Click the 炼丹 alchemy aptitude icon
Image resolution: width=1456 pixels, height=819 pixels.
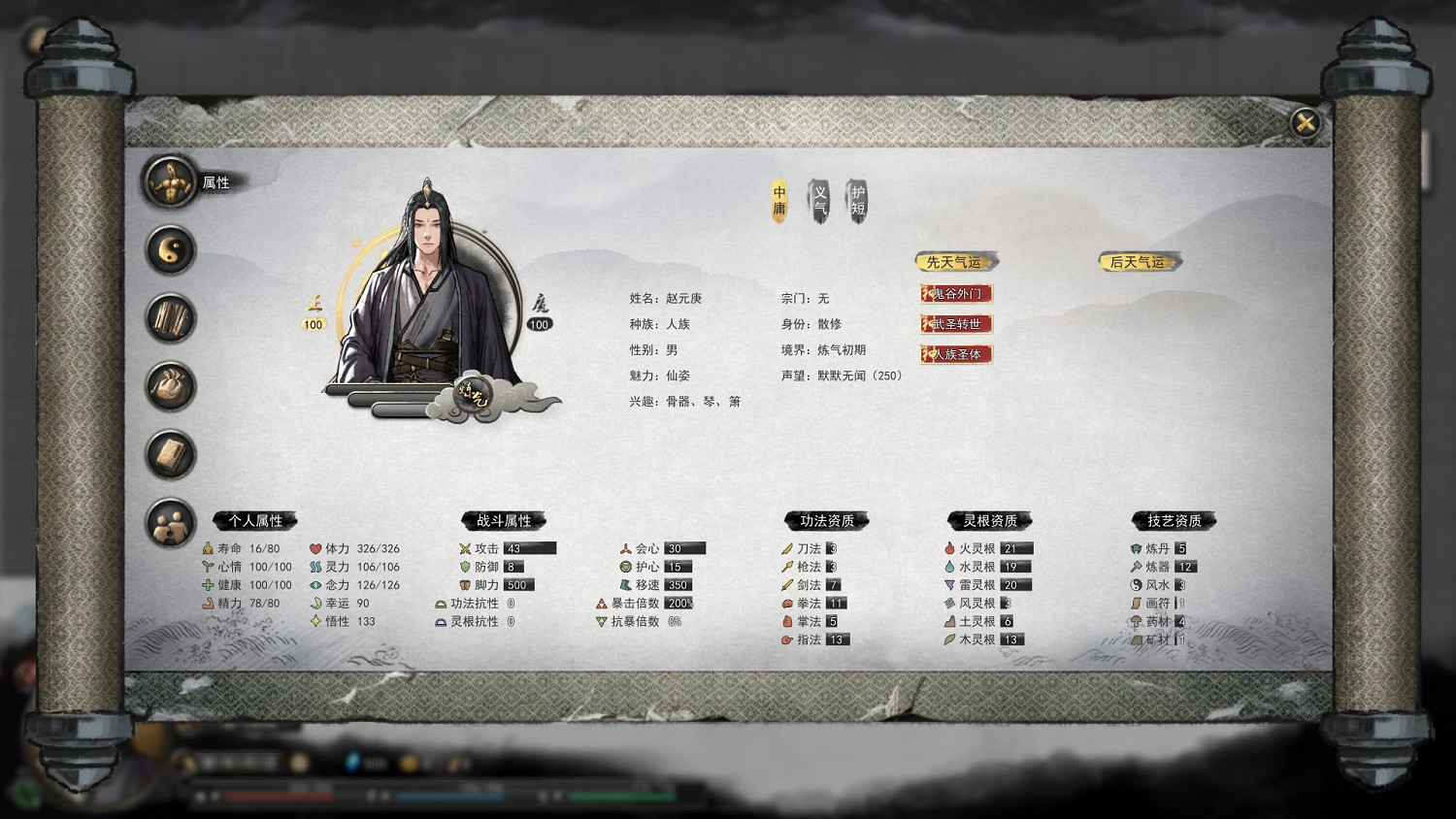point(1137,548)
